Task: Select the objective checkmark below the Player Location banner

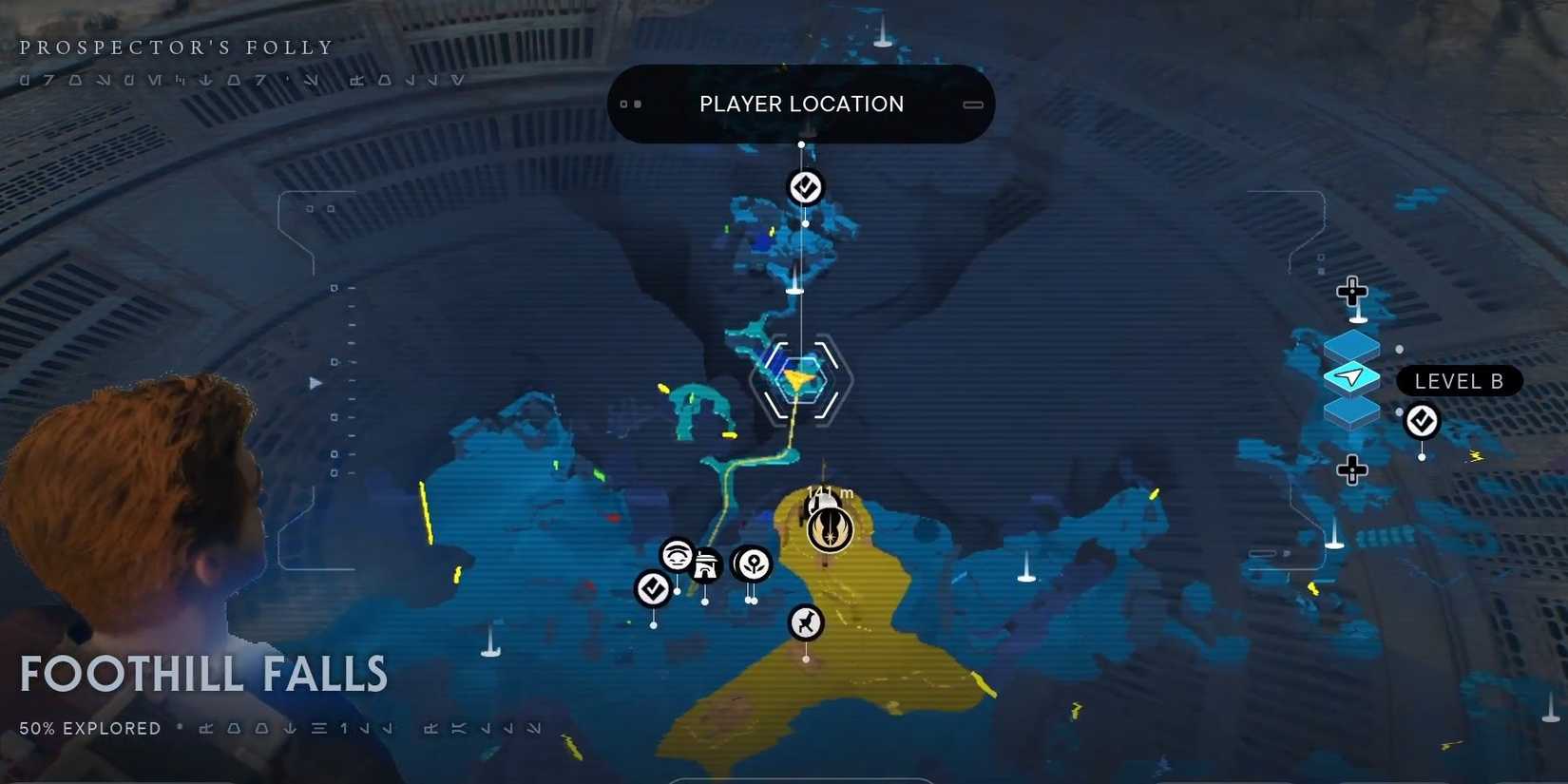Action: (805, 186)
